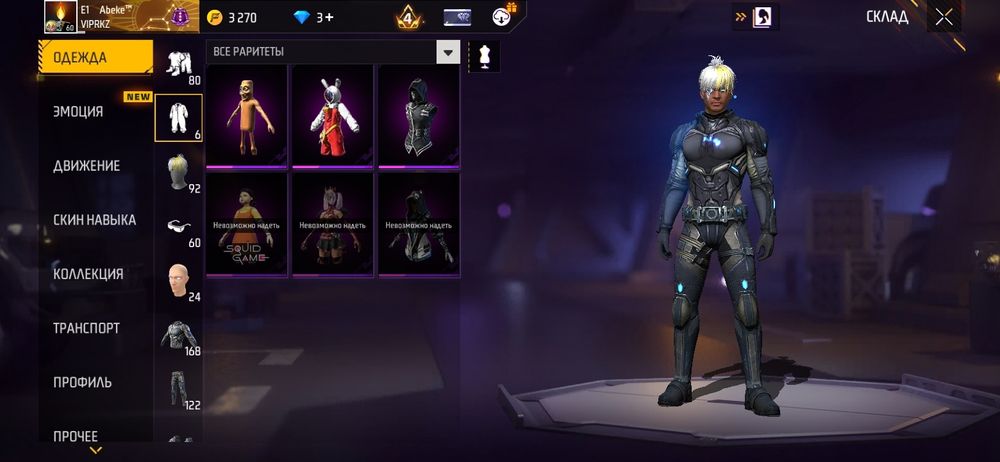Choose the red bunny costume
The width and height of the screenshot is (1000, 462).
tap(333, 116)
